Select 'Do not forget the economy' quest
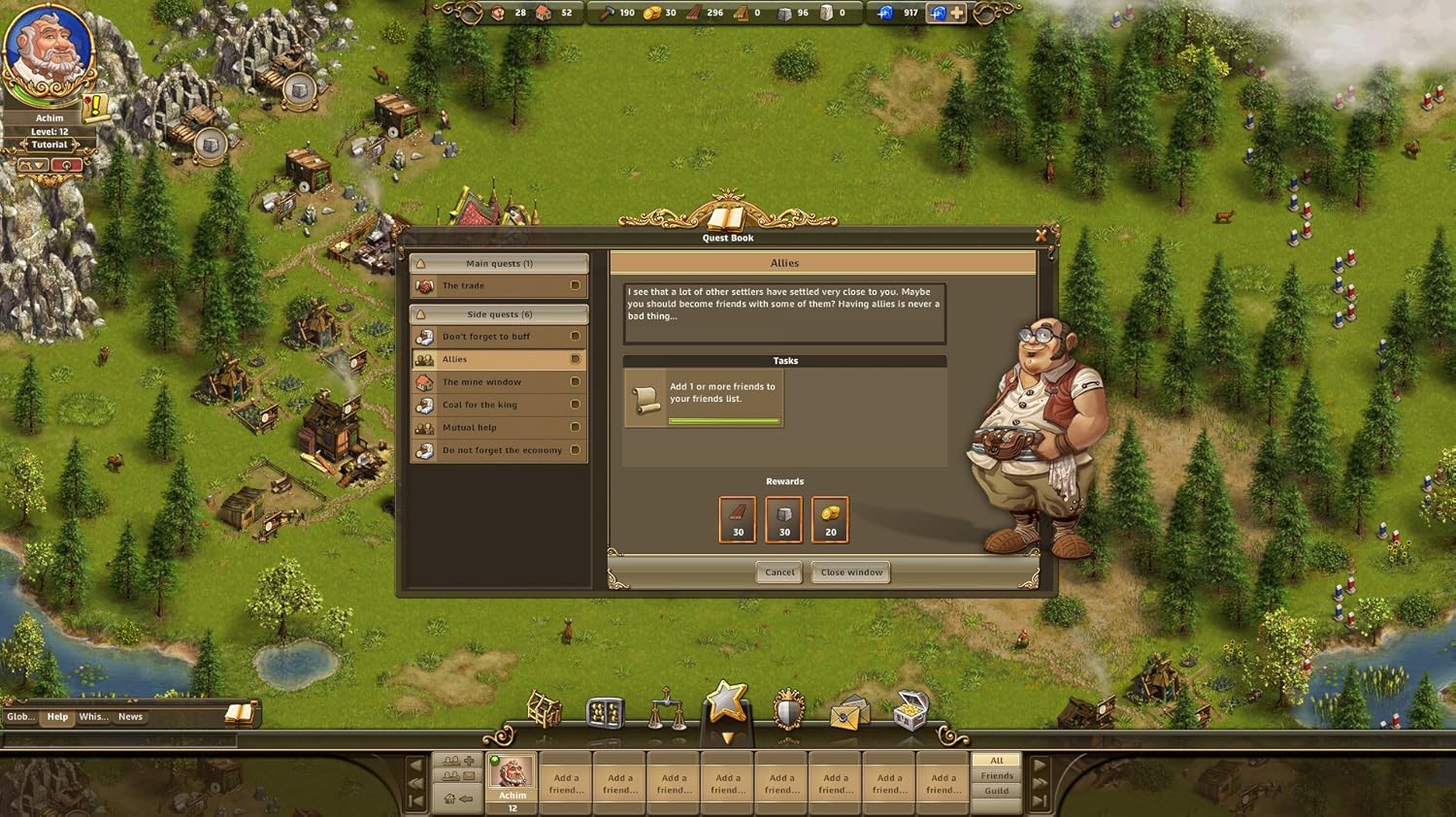The image size is (1456, 817). tap(499, 450)
